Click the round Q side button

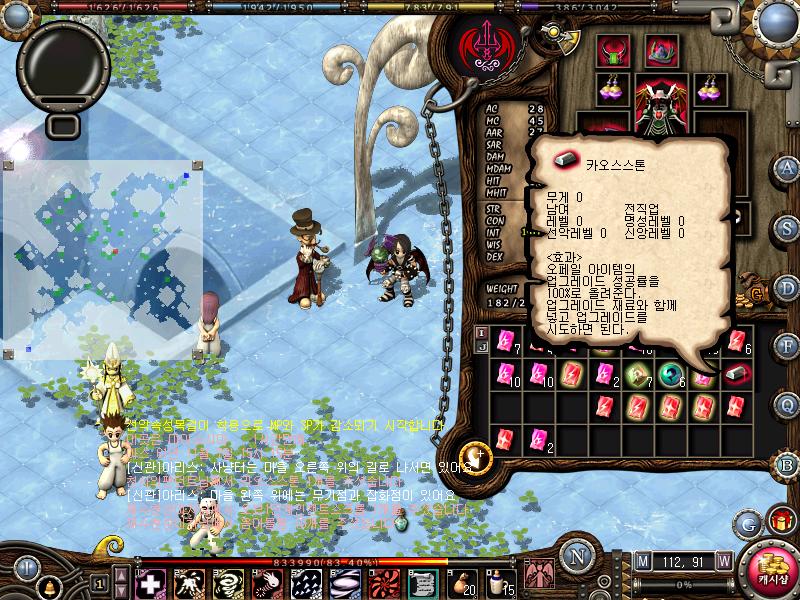click(x=787, y=404)
